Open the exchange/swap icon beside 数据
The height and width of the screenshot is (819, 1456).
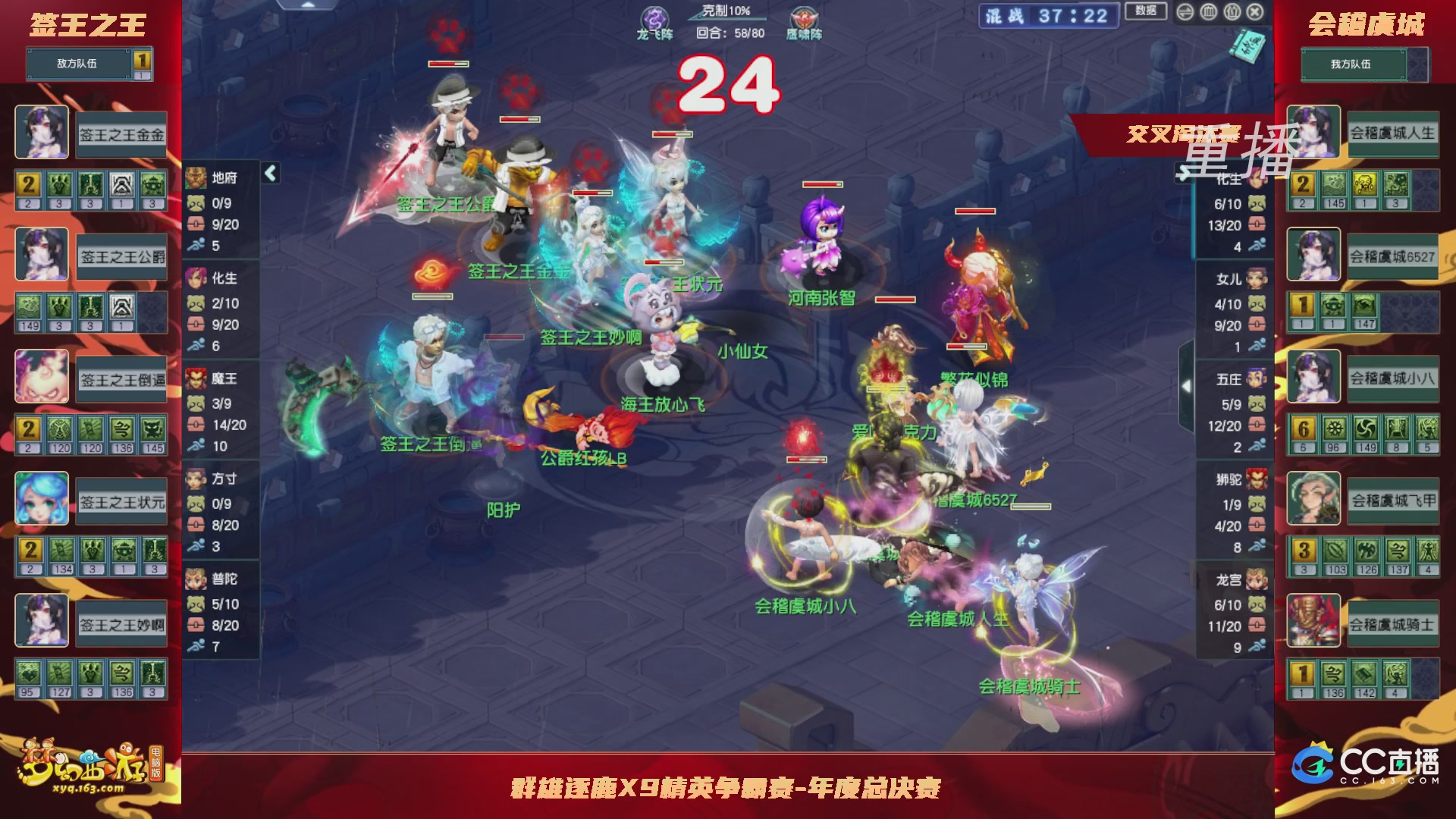click(1185, 12)
